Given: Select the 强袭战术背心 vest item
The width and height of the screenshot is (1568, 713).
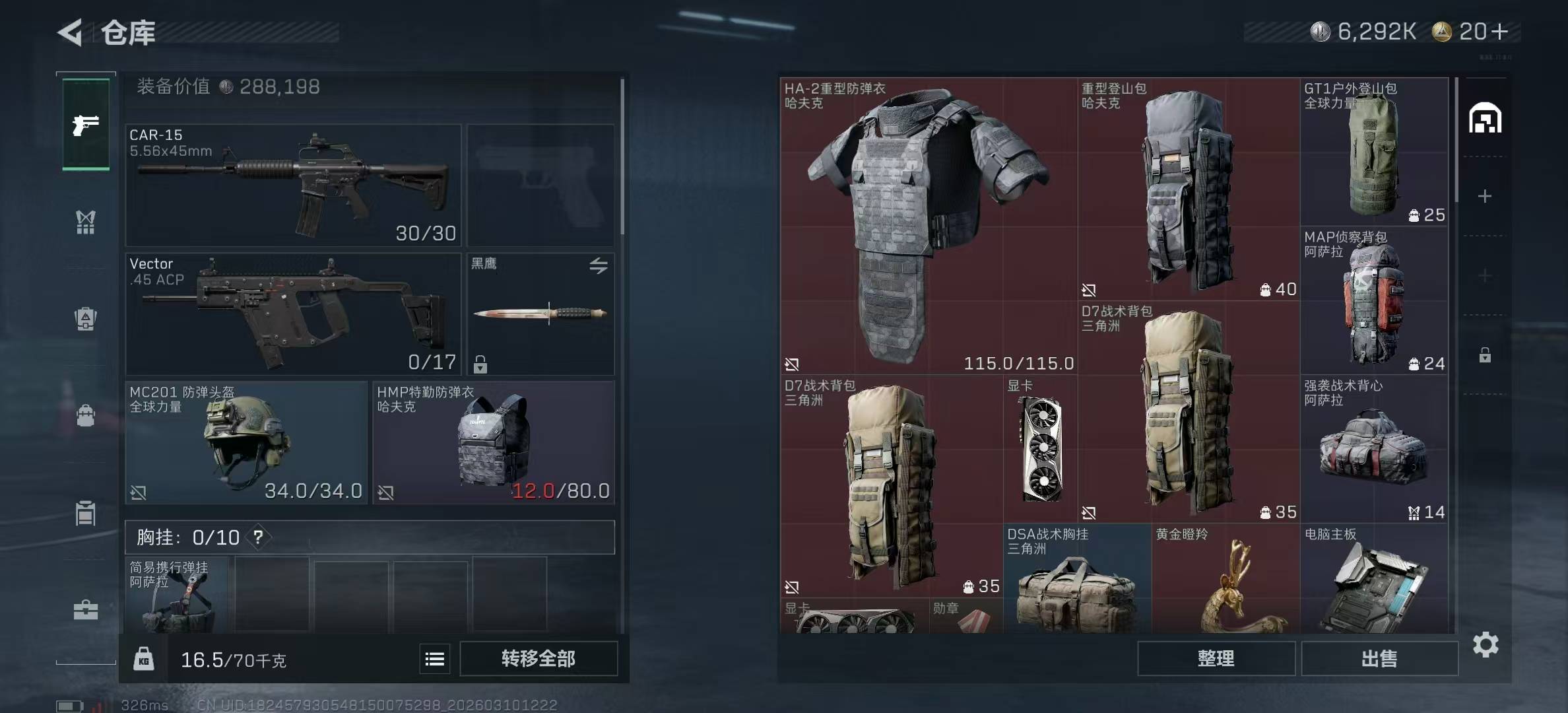Looking at the screenshot, I should (1374, 450).
